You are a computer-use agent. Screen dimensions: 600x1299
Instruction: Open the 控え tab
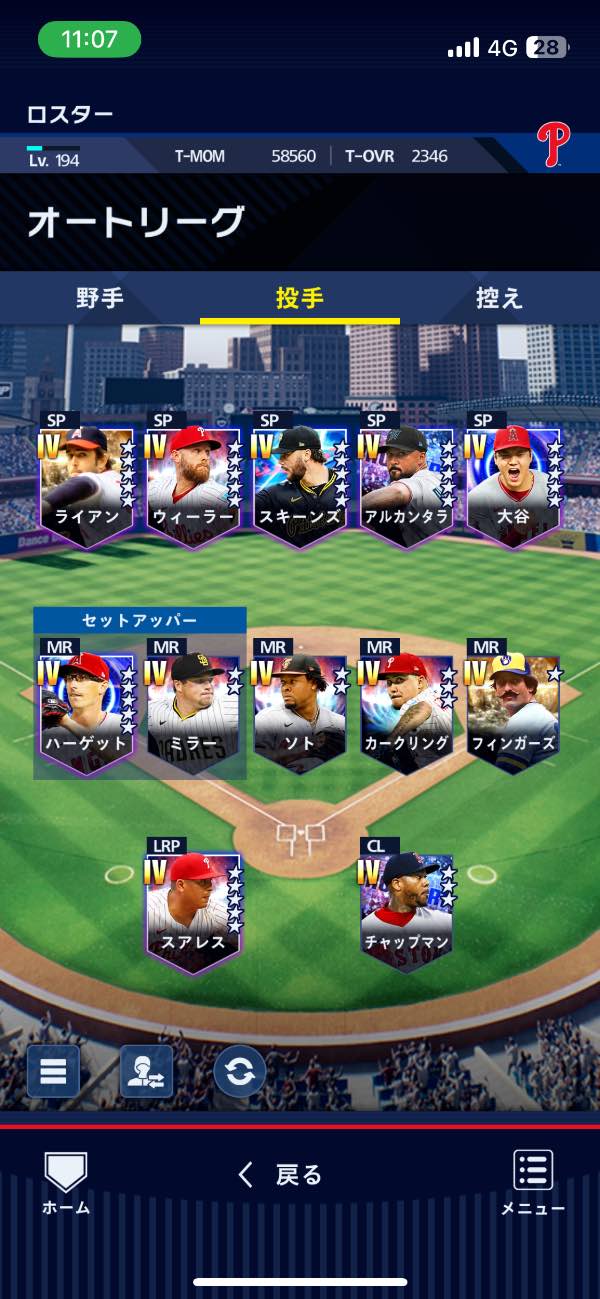[x=499, y=298]
